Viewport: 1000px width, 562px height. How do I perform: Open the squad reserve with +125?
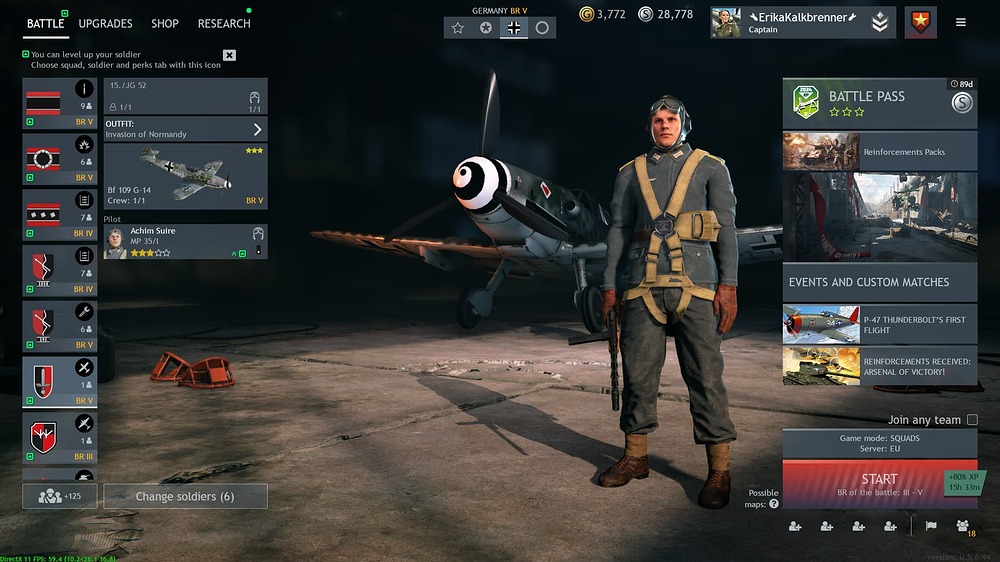tap(60, 496)
